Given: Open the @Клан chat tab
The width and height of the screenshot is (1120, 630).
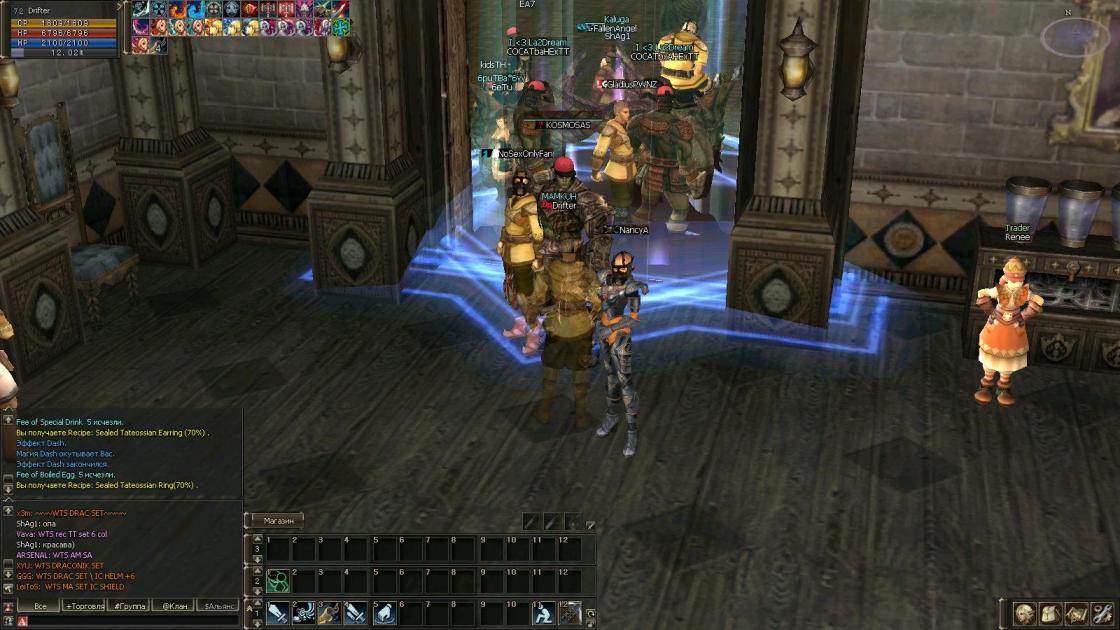Looking at the screenshot, I should point(175,606).
